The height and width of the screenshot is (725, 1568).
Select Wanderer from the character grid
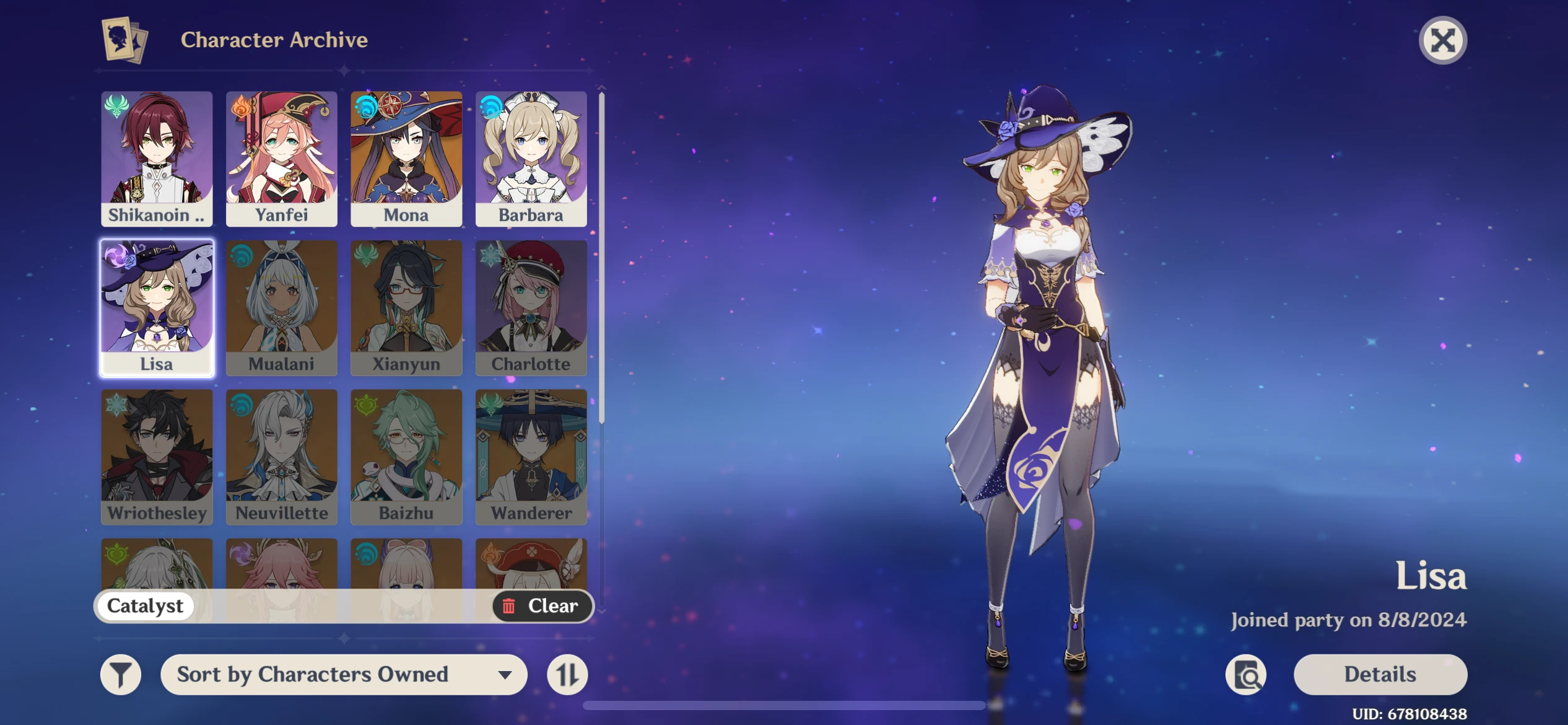[531, 455]
